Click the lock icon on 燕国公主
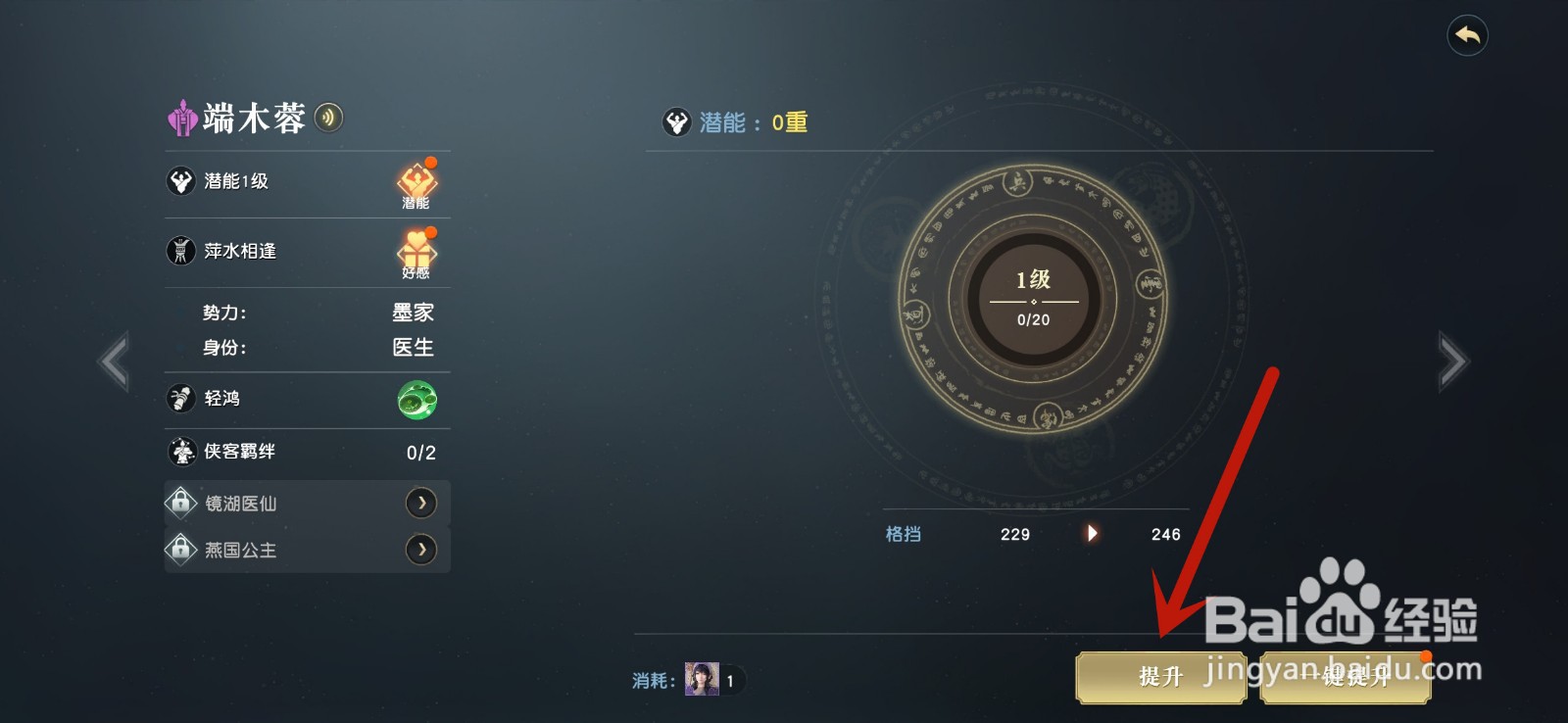Viewport: 1568px width, 723px height. point(180,550)
